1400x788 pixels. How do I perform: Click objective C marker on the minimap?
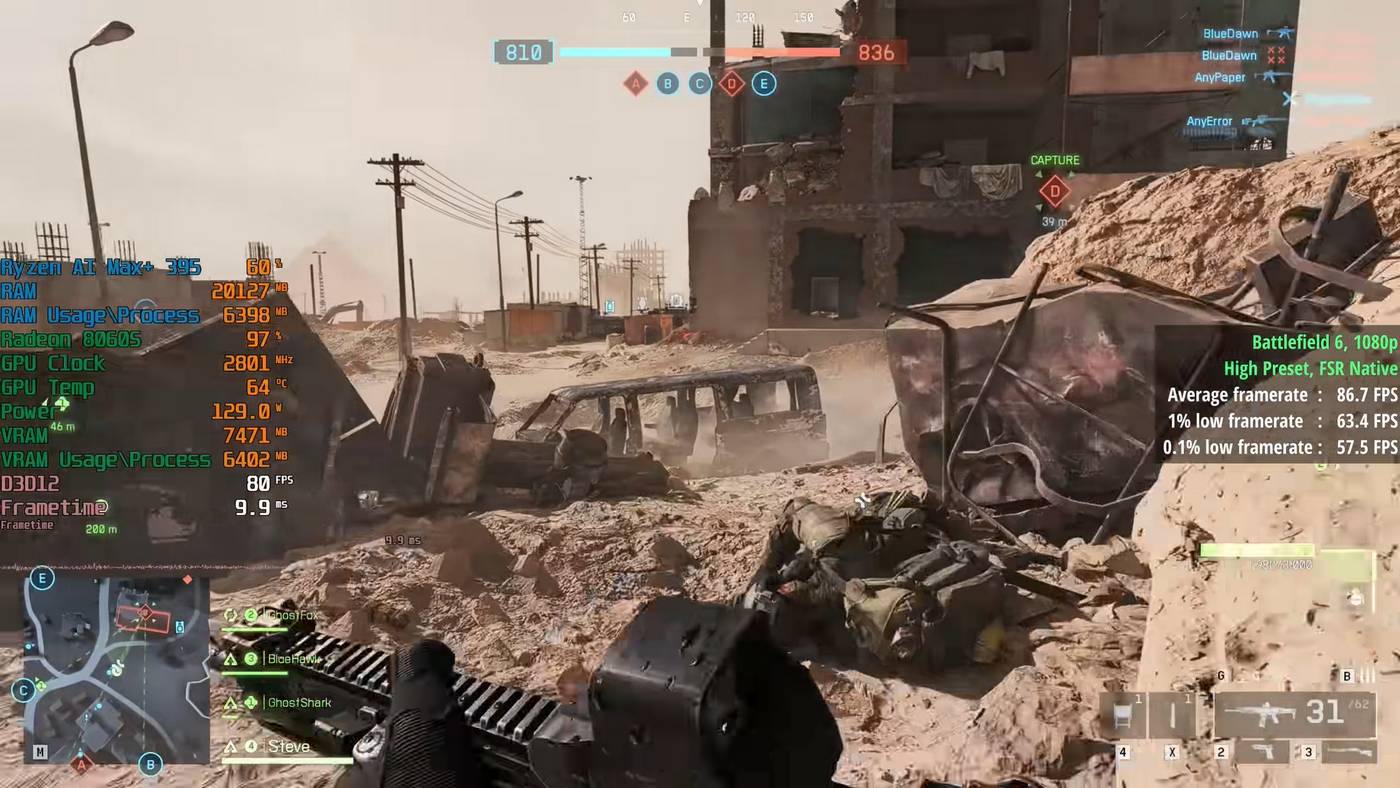(24, 690)
